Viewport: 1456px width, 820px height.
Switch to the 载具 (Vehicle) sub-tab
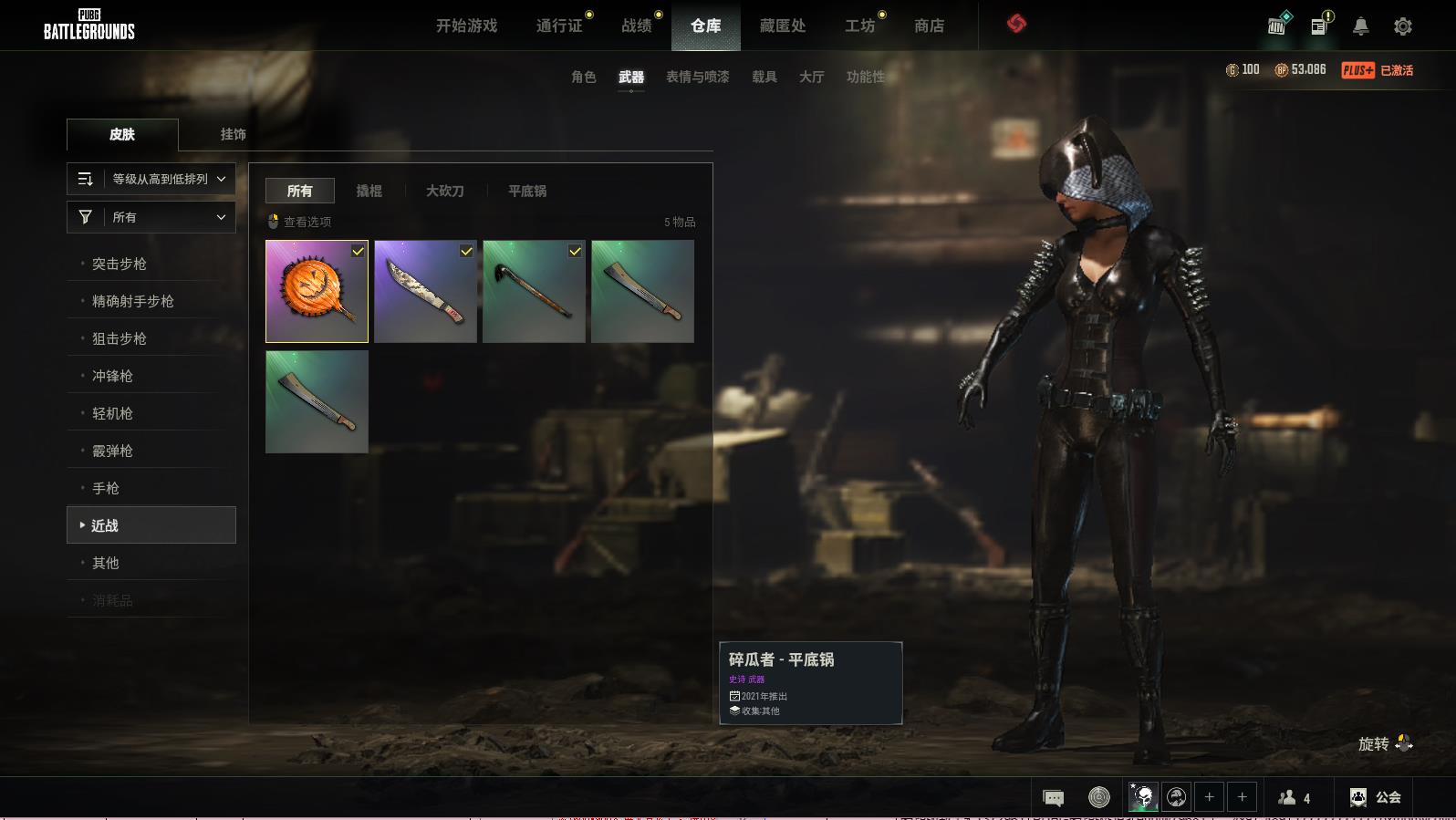[x=764, y=77]
